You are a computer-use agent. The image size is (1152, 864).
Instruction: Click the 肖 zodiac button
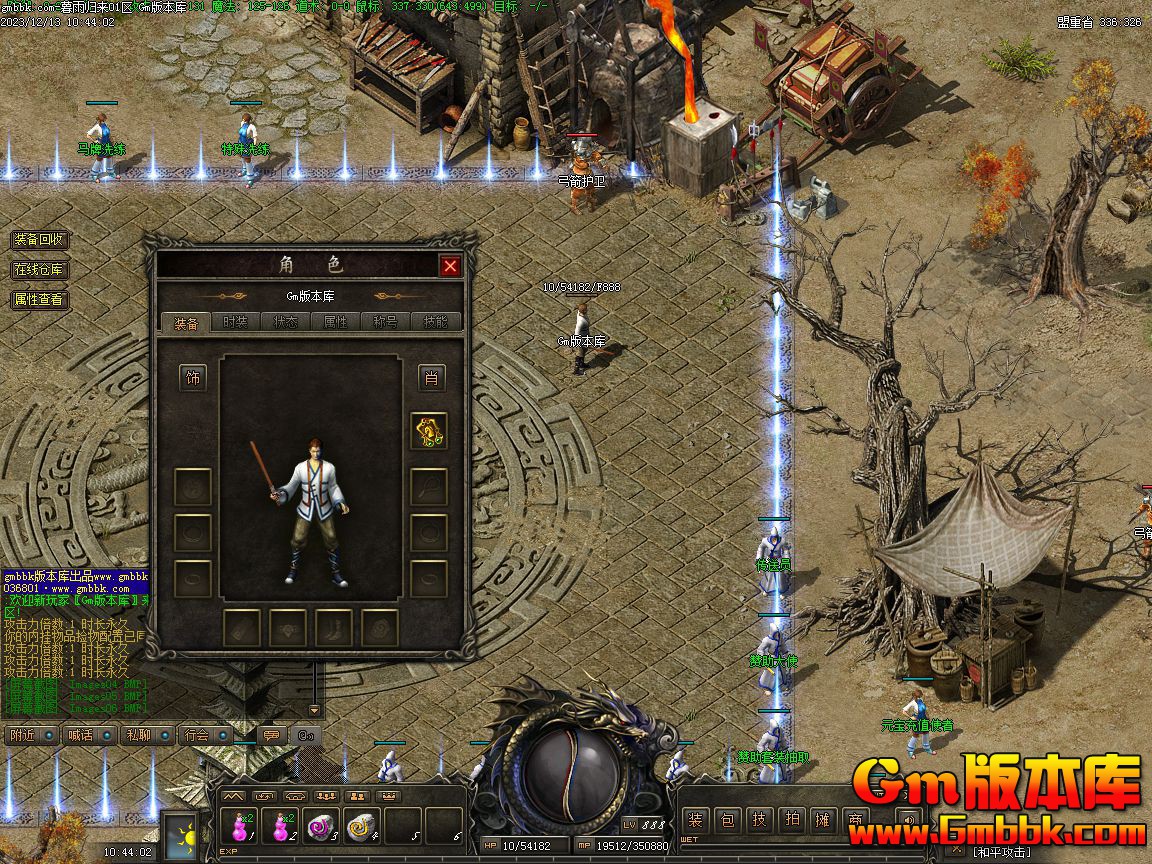431,378
